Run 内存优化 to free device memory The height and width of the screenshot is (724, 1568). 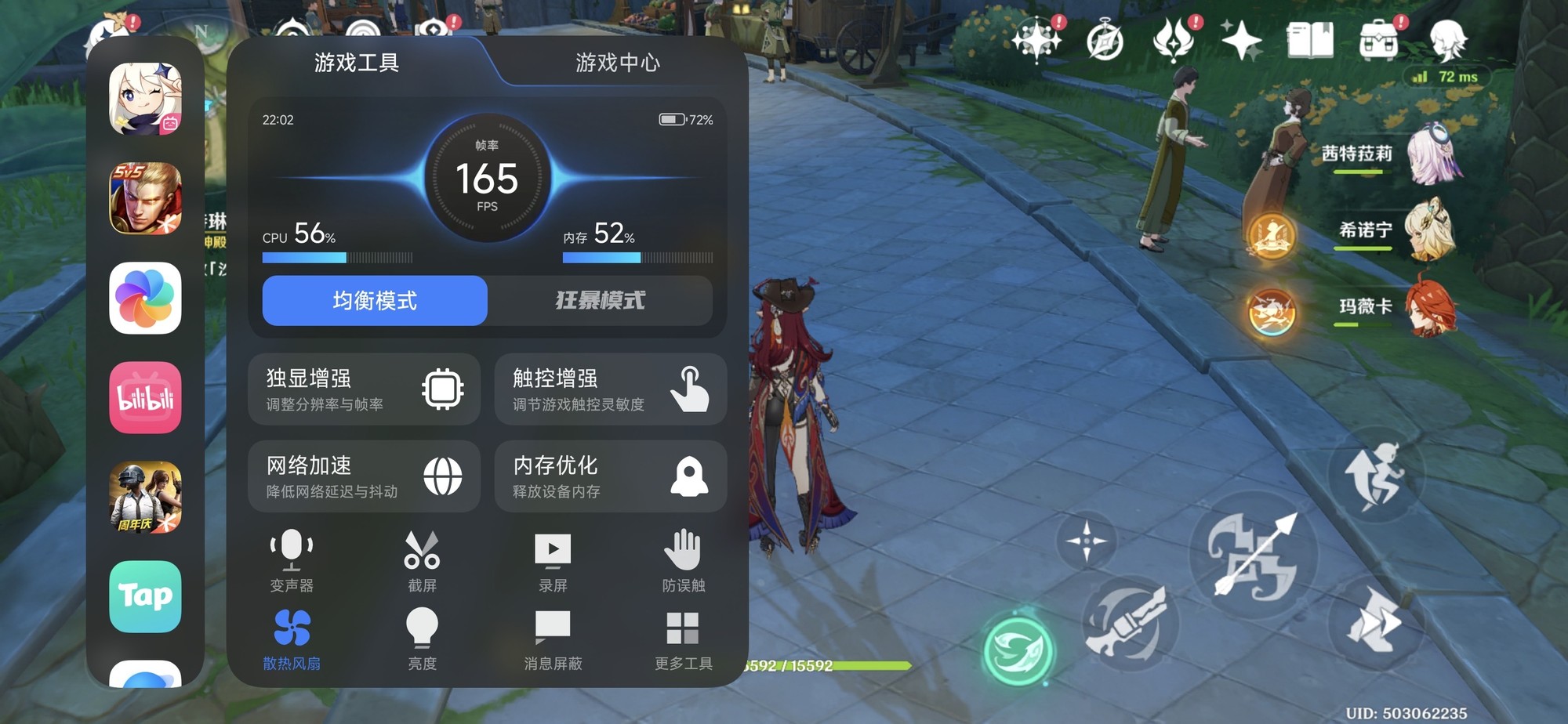click(610, 476)
